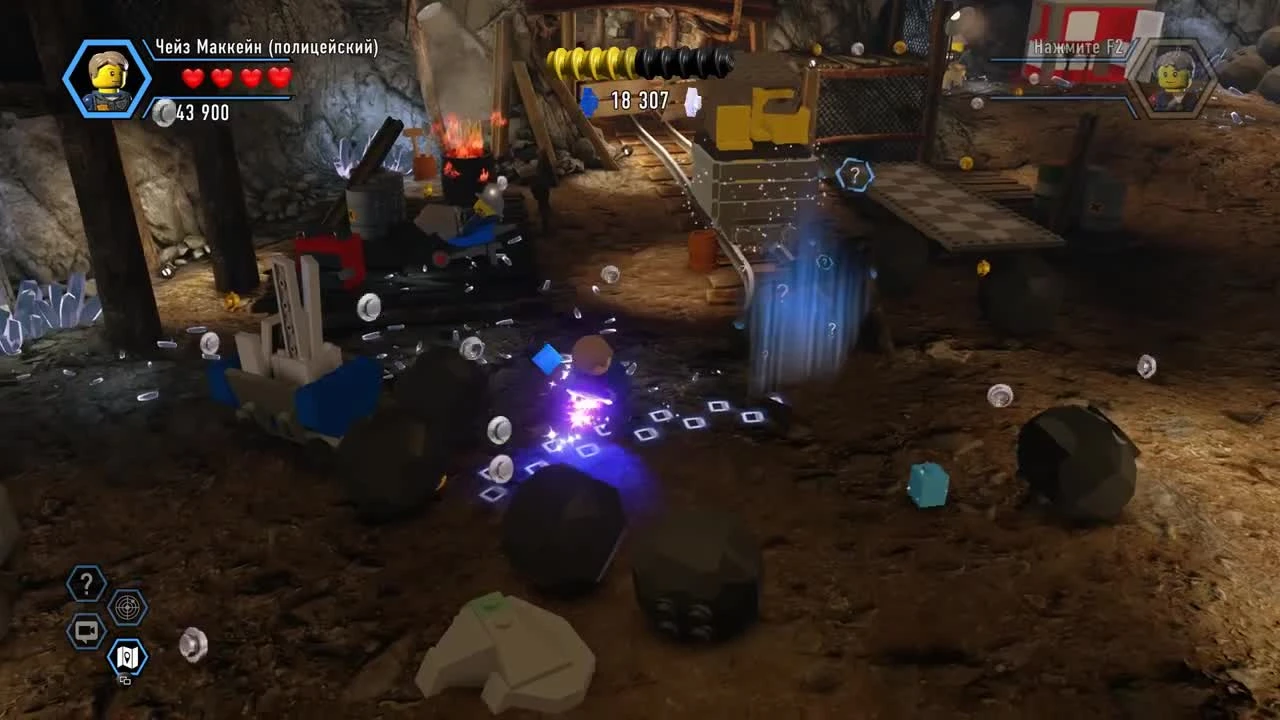Viewport: 1280px width, 720px height.
Task: Click the question mark bubble near the checkered platform
Action: click(854, 173)
